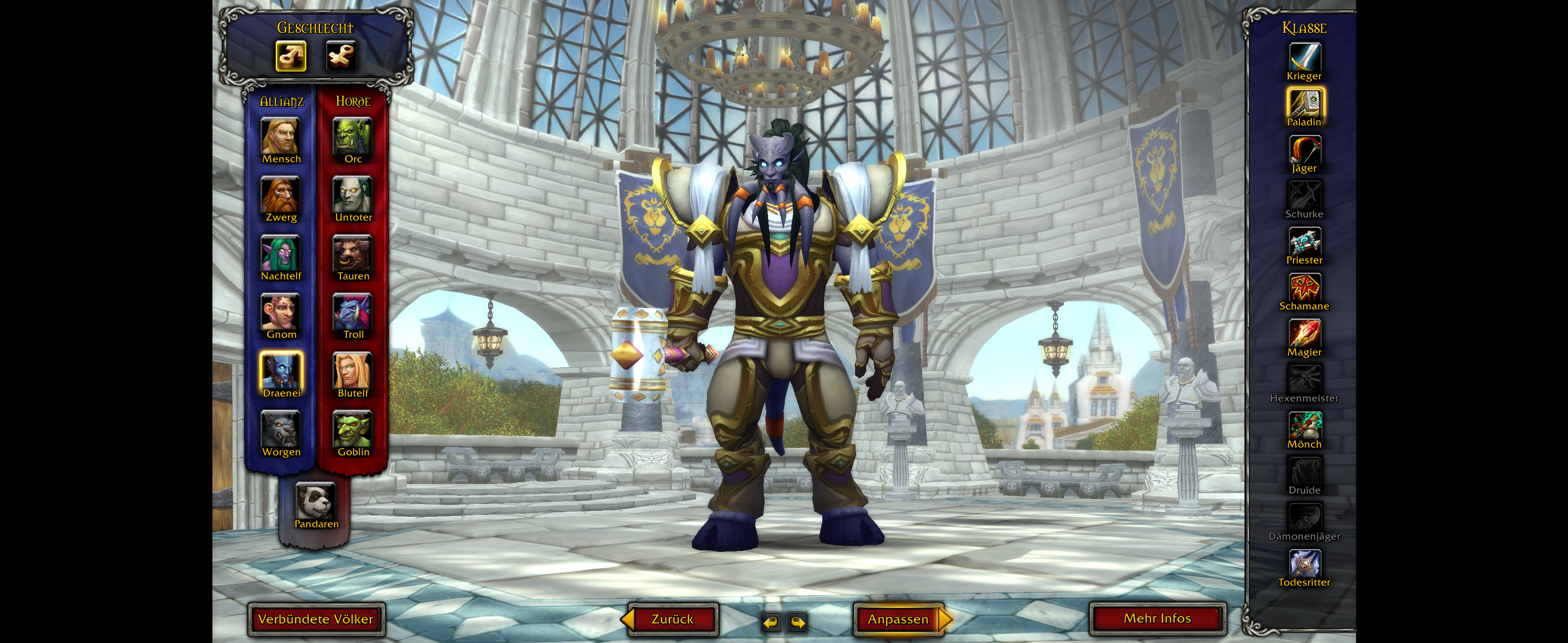Select the Goblin race

tap(352, 429)
